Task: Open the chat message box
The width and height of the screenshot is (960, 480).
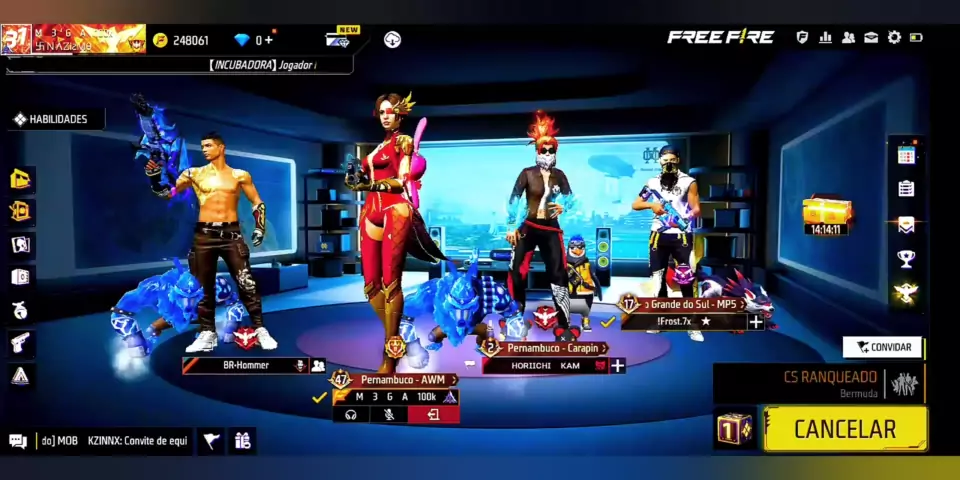Action: pos(98,440)
